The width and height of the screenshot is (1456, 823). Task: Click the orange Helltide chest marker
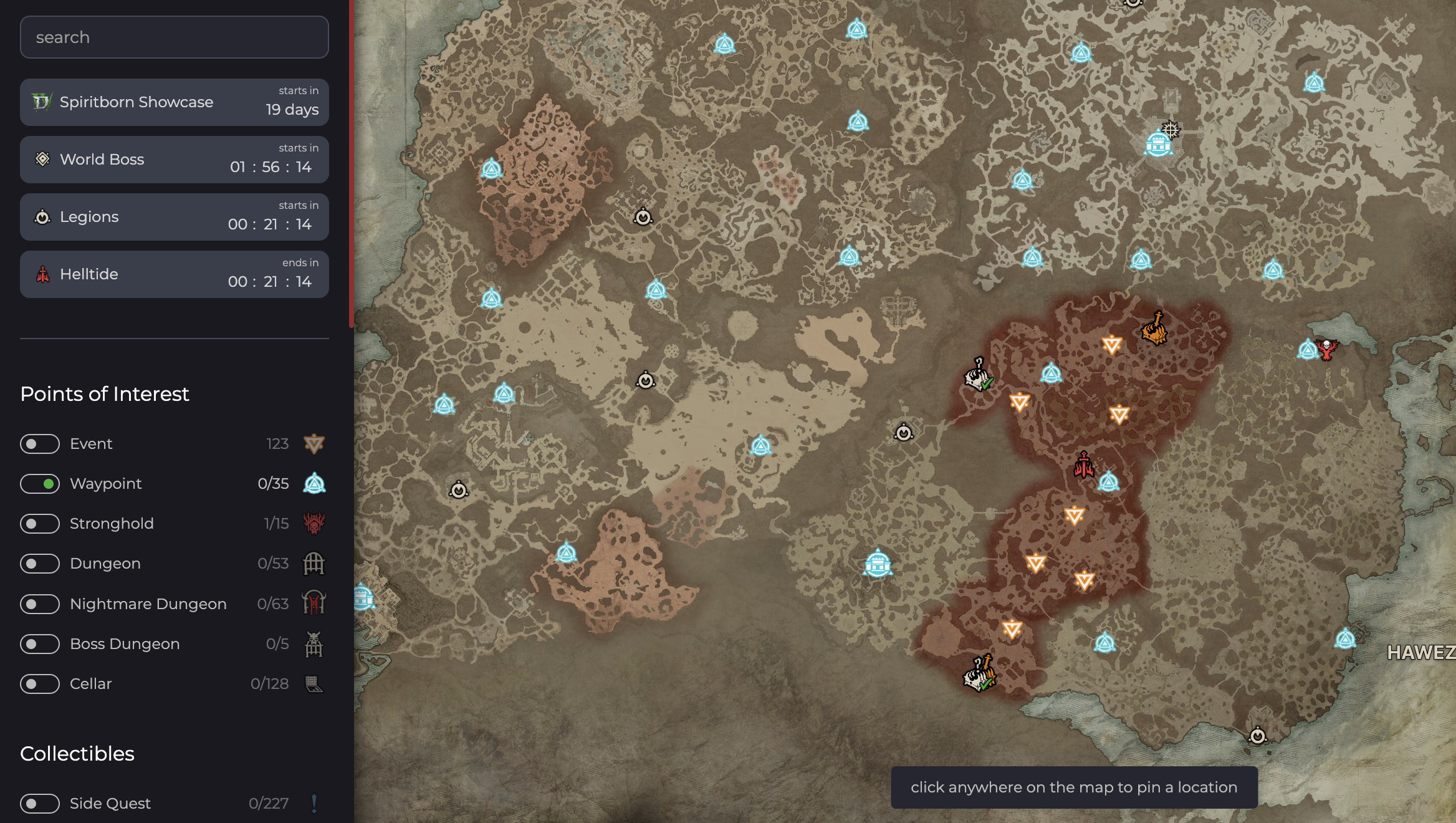1154,329
